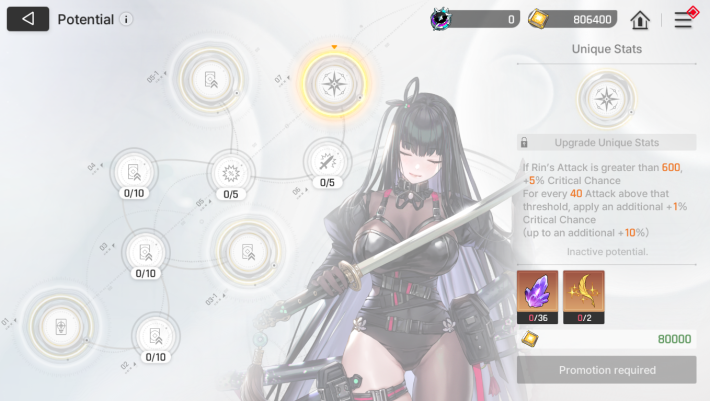Open the Potential info tooltip
Screen dimensions: 710x401
(x=126, y=19)
